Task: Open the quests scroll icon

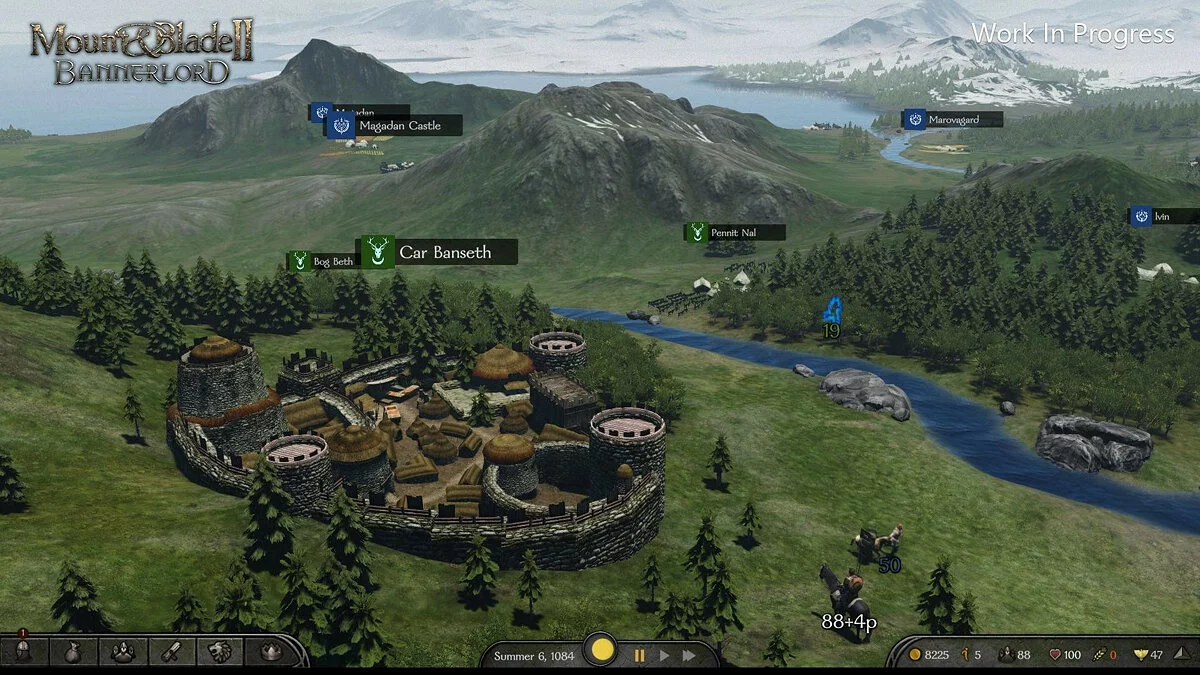Action: point(171,652)
